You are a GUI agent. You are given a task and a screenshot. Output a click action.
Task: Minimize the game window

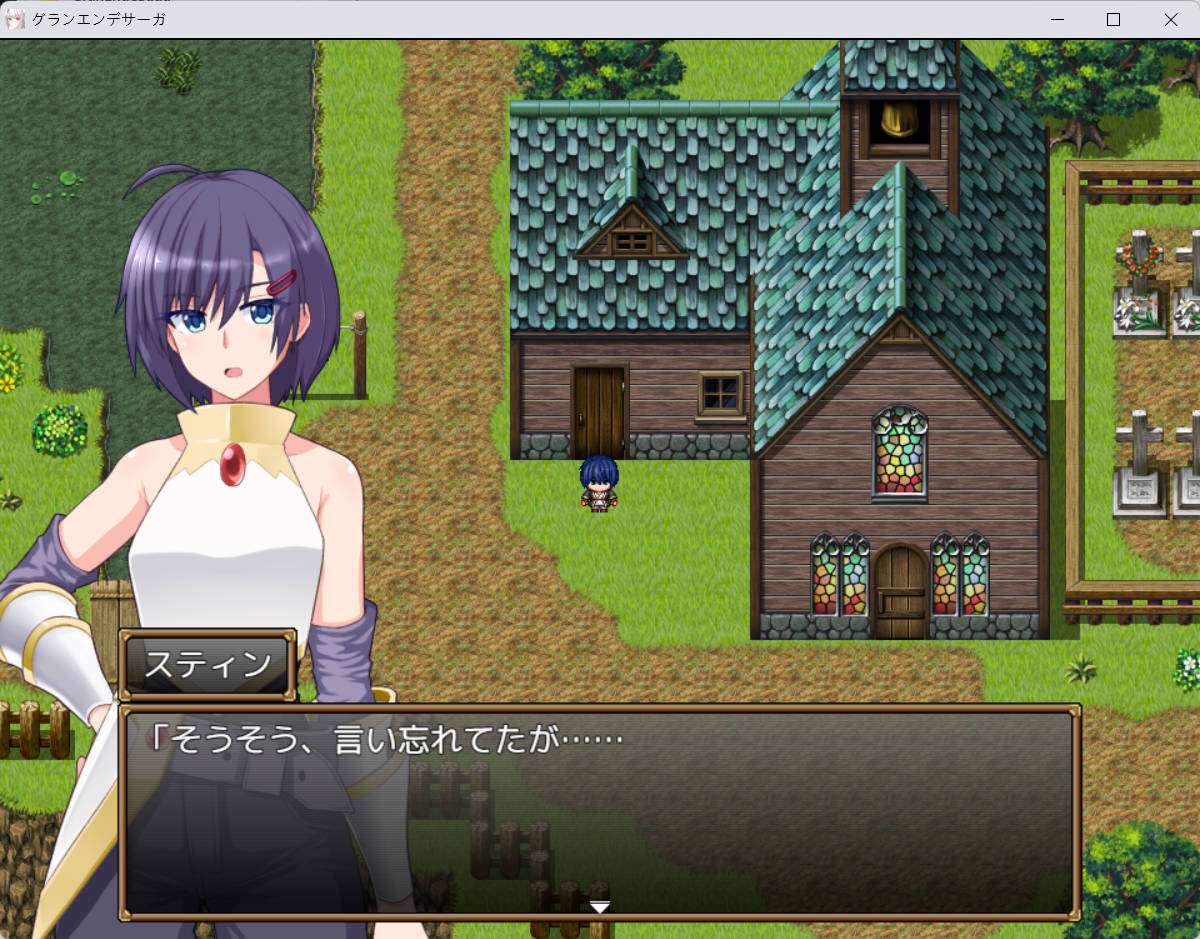pyautogui.click(x=1056, y=19)
